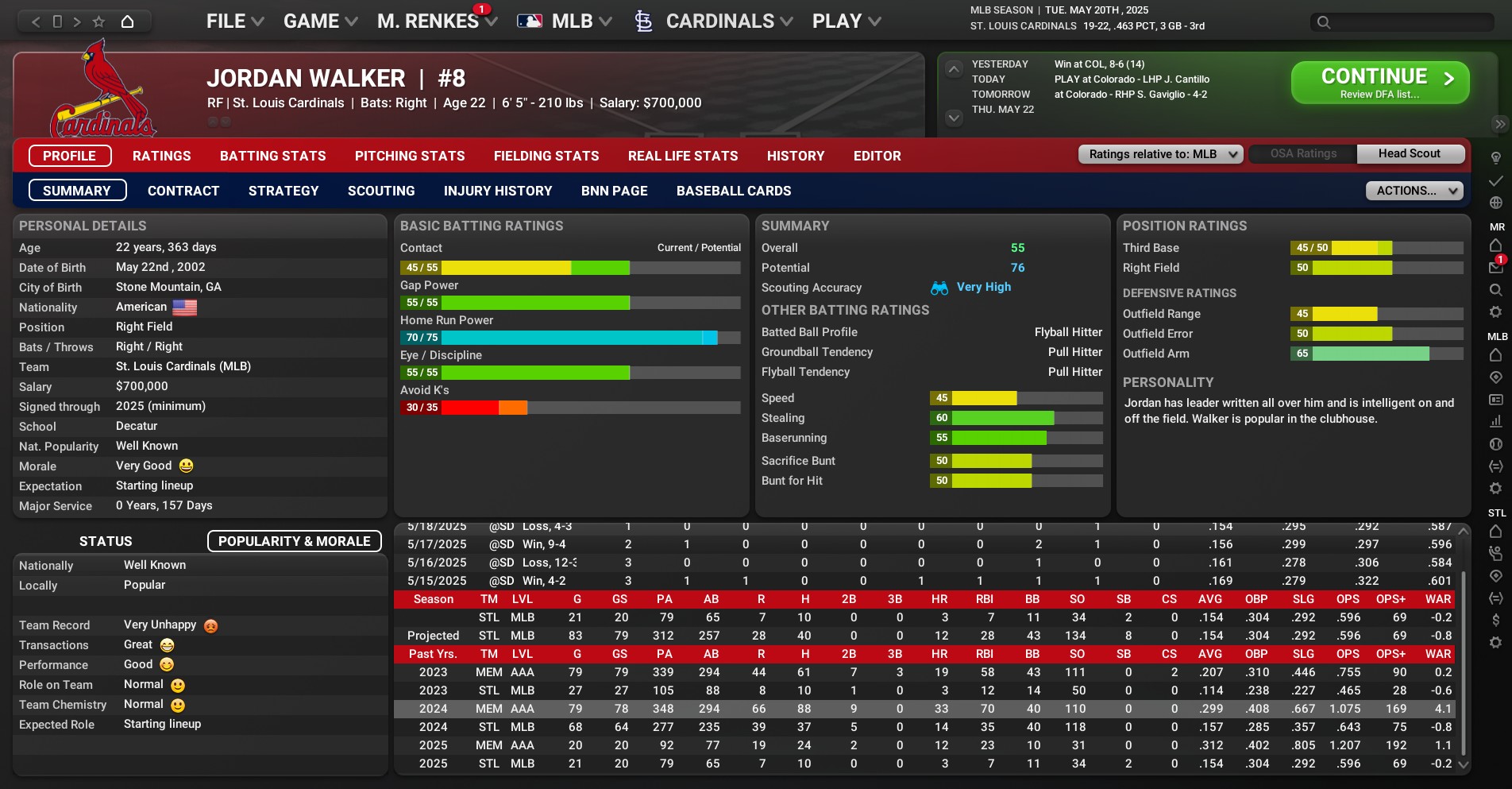Open the PLAY menu
Screen dimensions: 1512x789
846,21
